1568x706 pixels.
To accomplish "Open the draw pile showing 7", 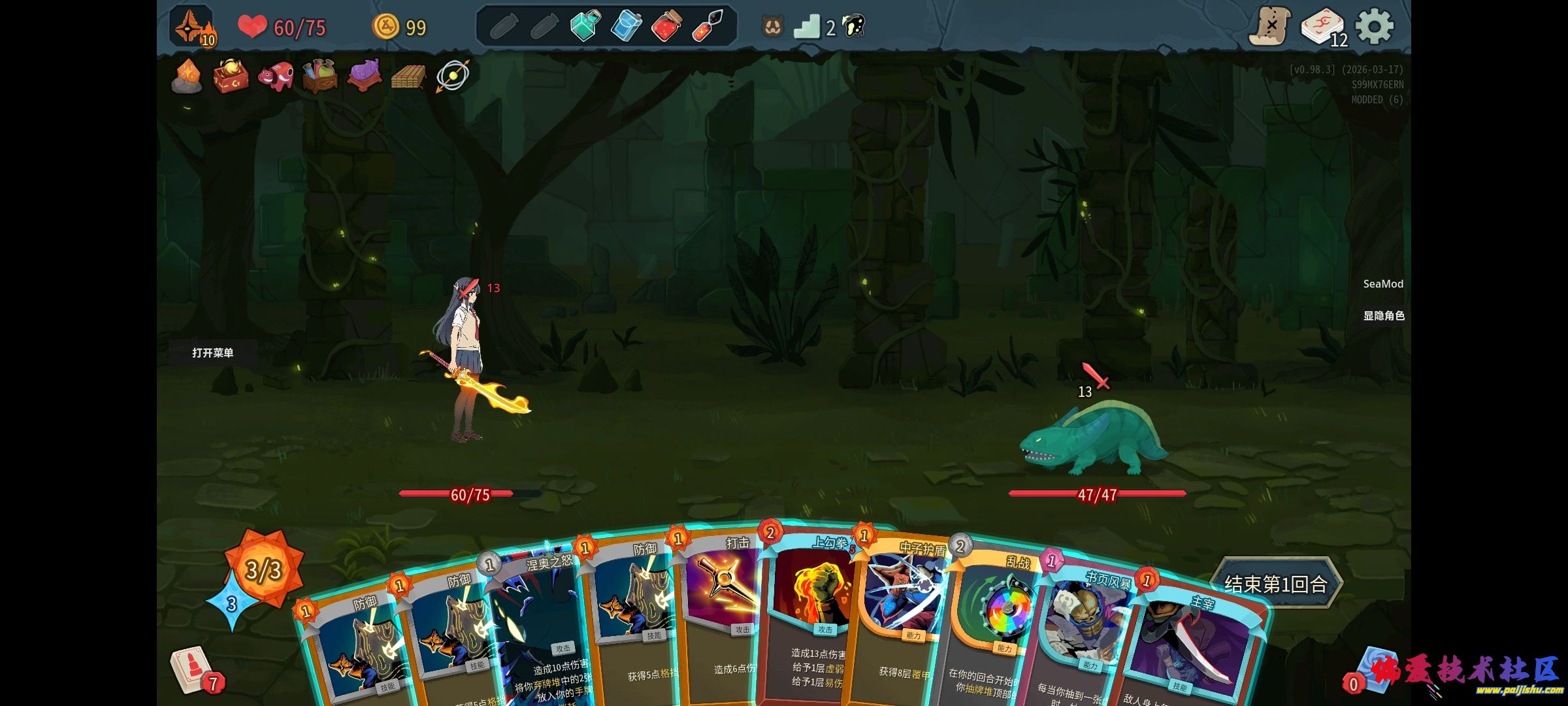I will (193, 670).
